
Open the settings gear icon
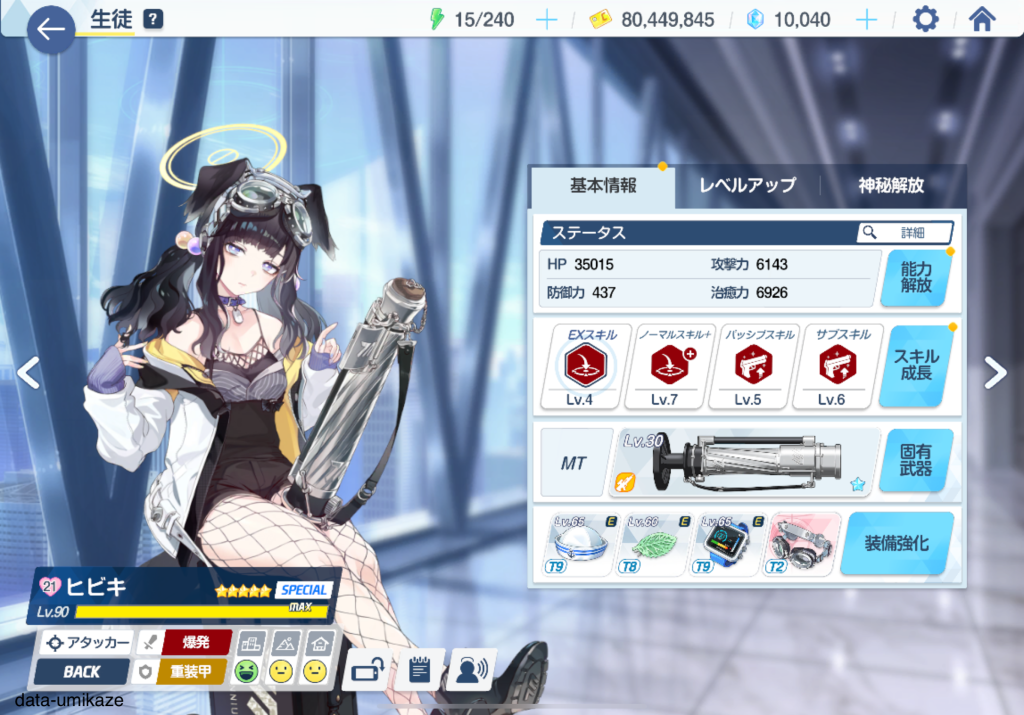925,20
